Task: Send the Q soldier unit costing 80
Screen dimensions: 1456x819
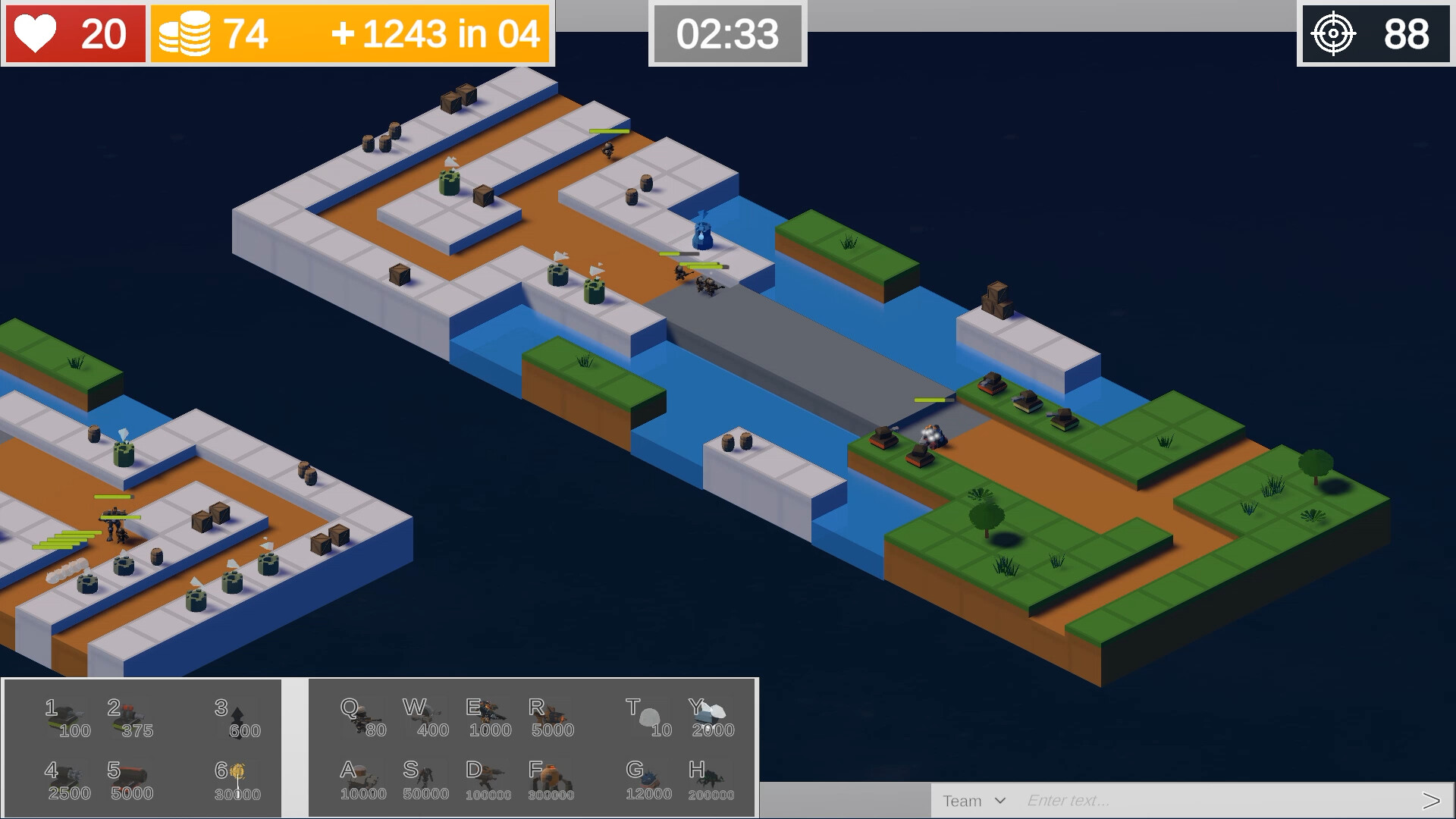Action: click(x=362, y=713)
